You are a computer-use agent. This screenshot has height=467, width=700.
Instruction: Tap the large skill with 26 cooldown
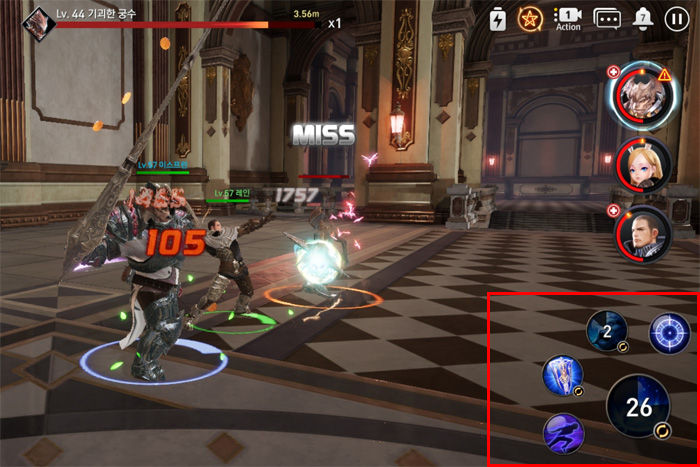[x=638, y=407]
